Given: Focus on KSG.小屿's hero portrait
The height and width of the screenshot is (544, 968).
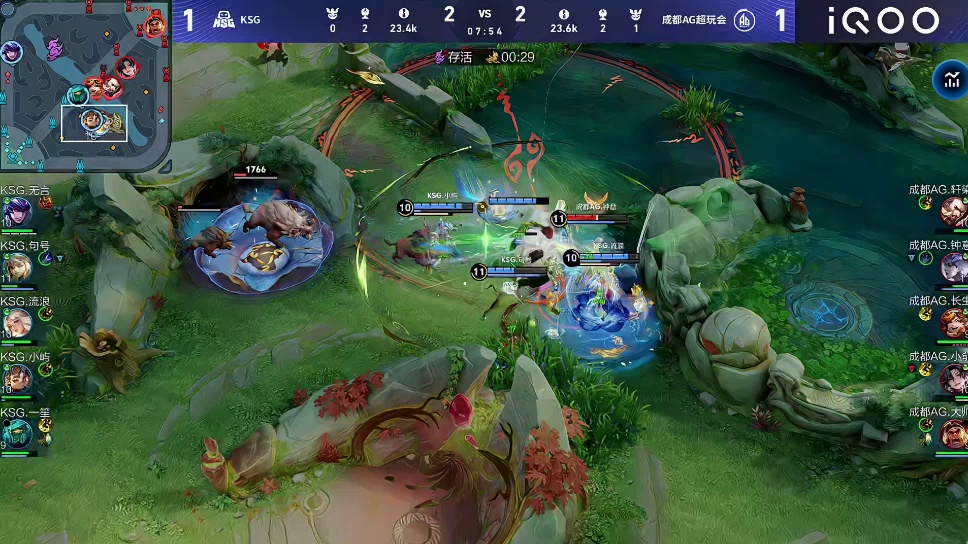Looking at the screenshot, I should [16, 379].
